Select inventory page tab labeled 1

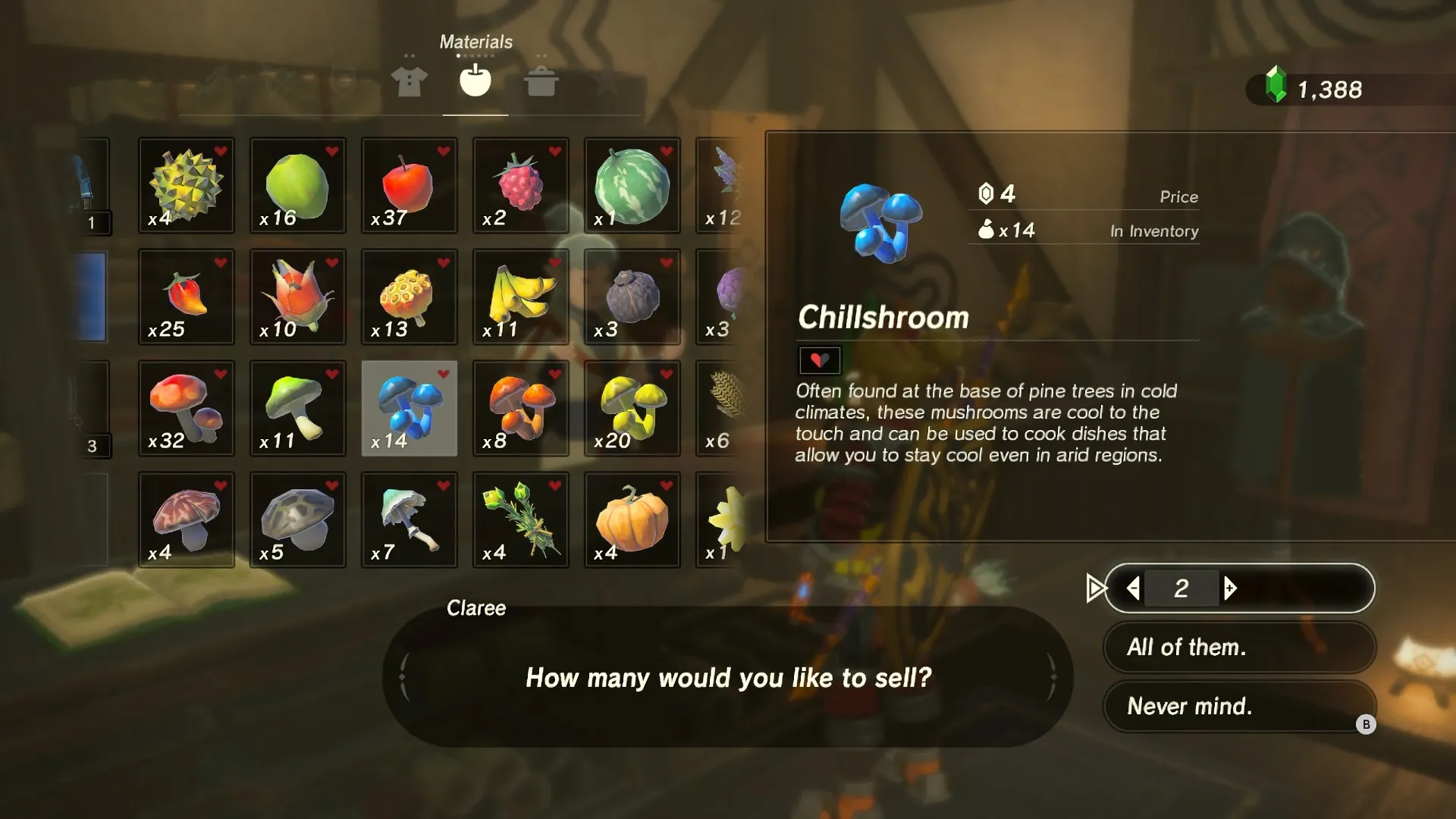tap(93, 223)
